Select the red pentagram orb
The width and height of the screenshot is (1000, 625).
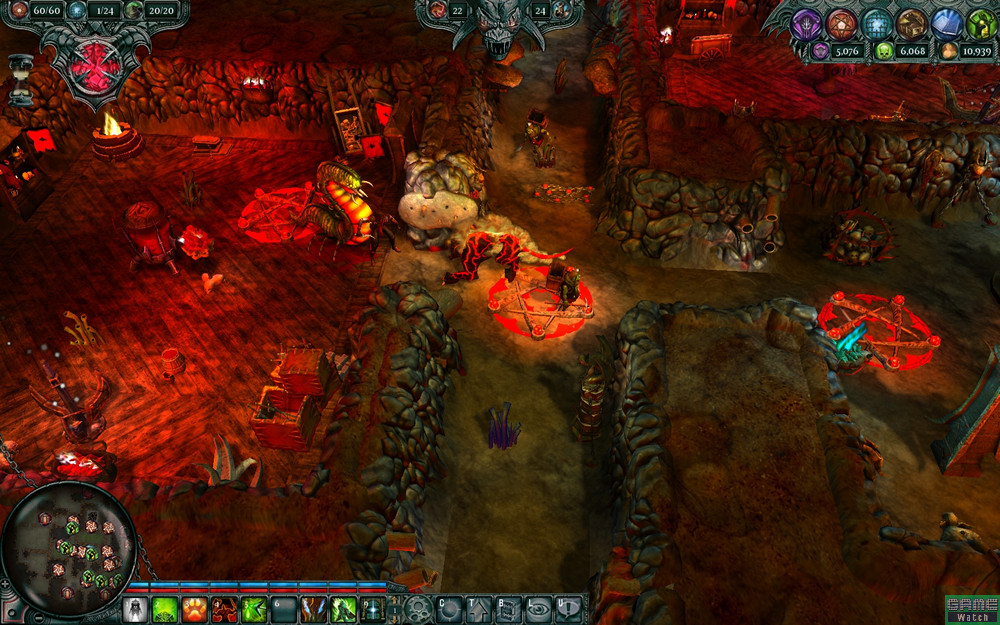842,23
